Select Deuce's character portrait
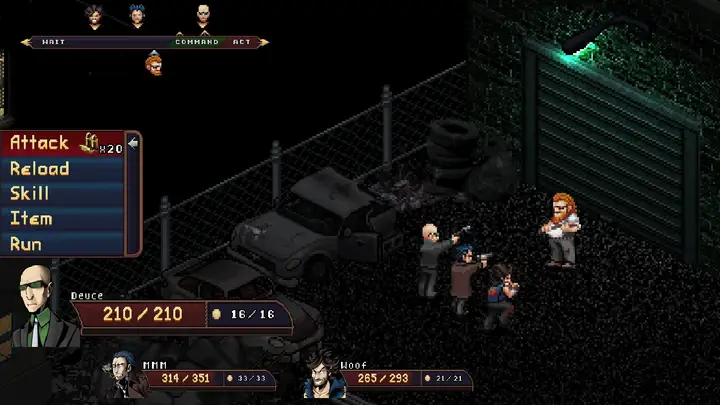The width and height of the screenshot is (720, 405). click(x=38, y=306)
